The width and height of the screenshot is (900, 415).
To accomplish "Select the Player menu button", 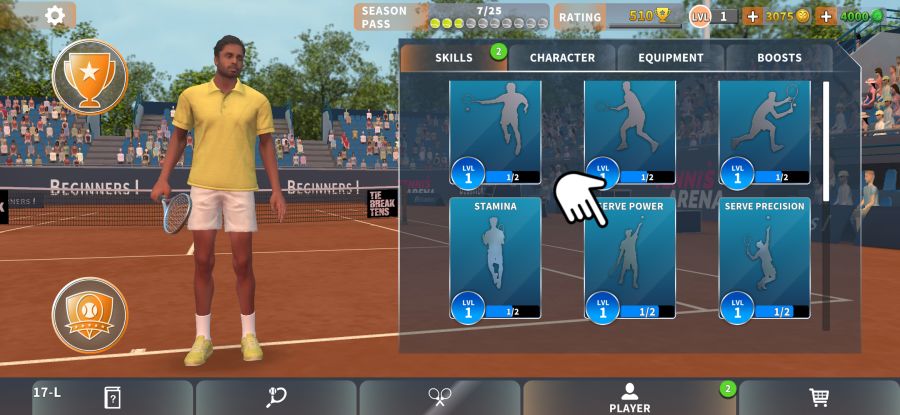I will (629, 397).
